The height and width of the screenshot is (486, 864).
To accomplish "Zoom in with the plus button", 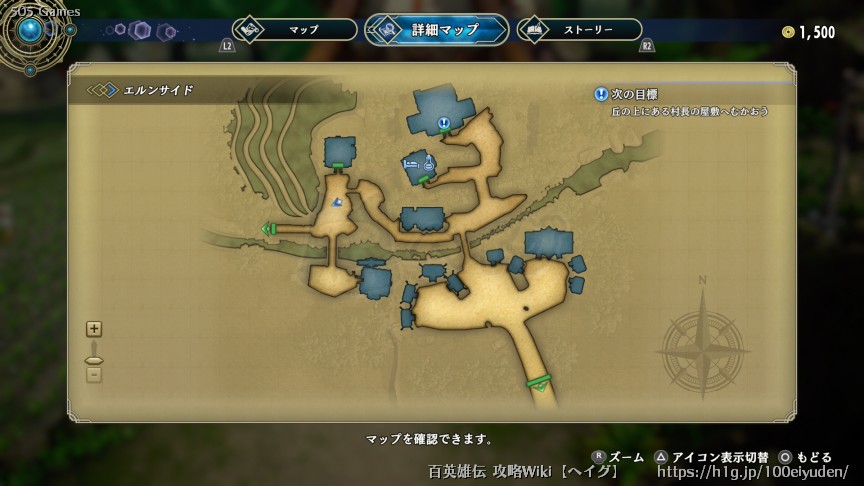I will coord(94,328).
